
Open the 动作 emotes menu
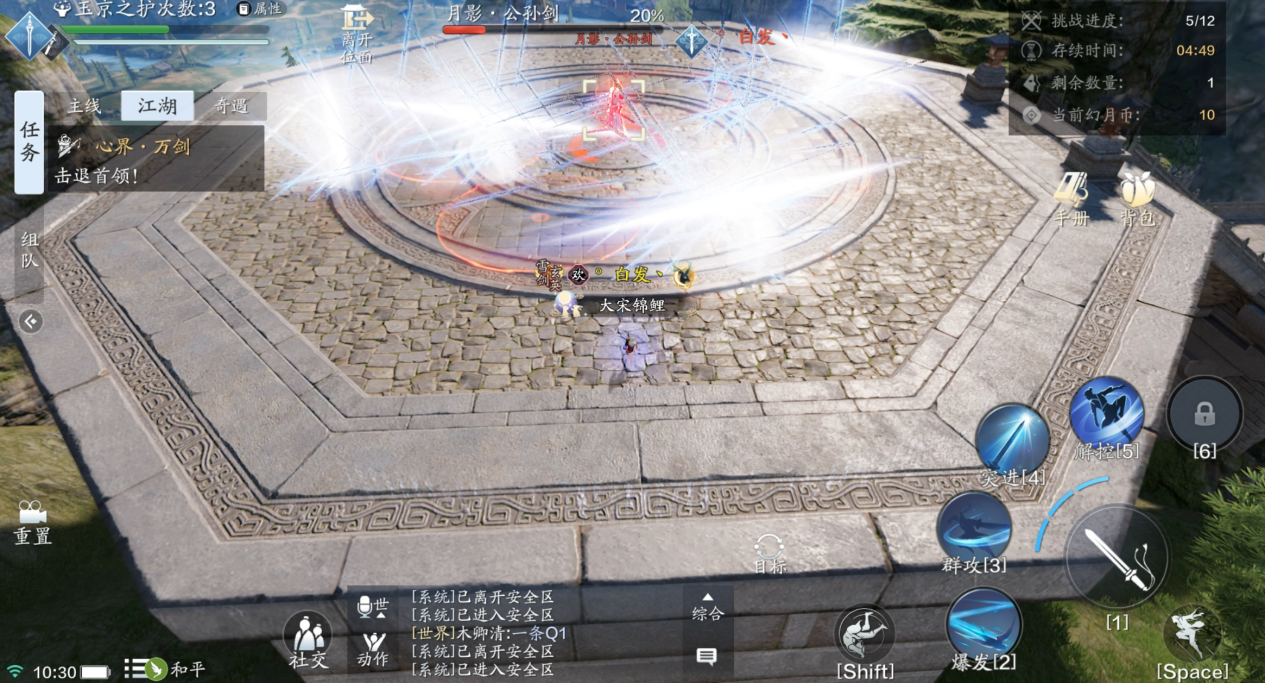pos(373,647)
